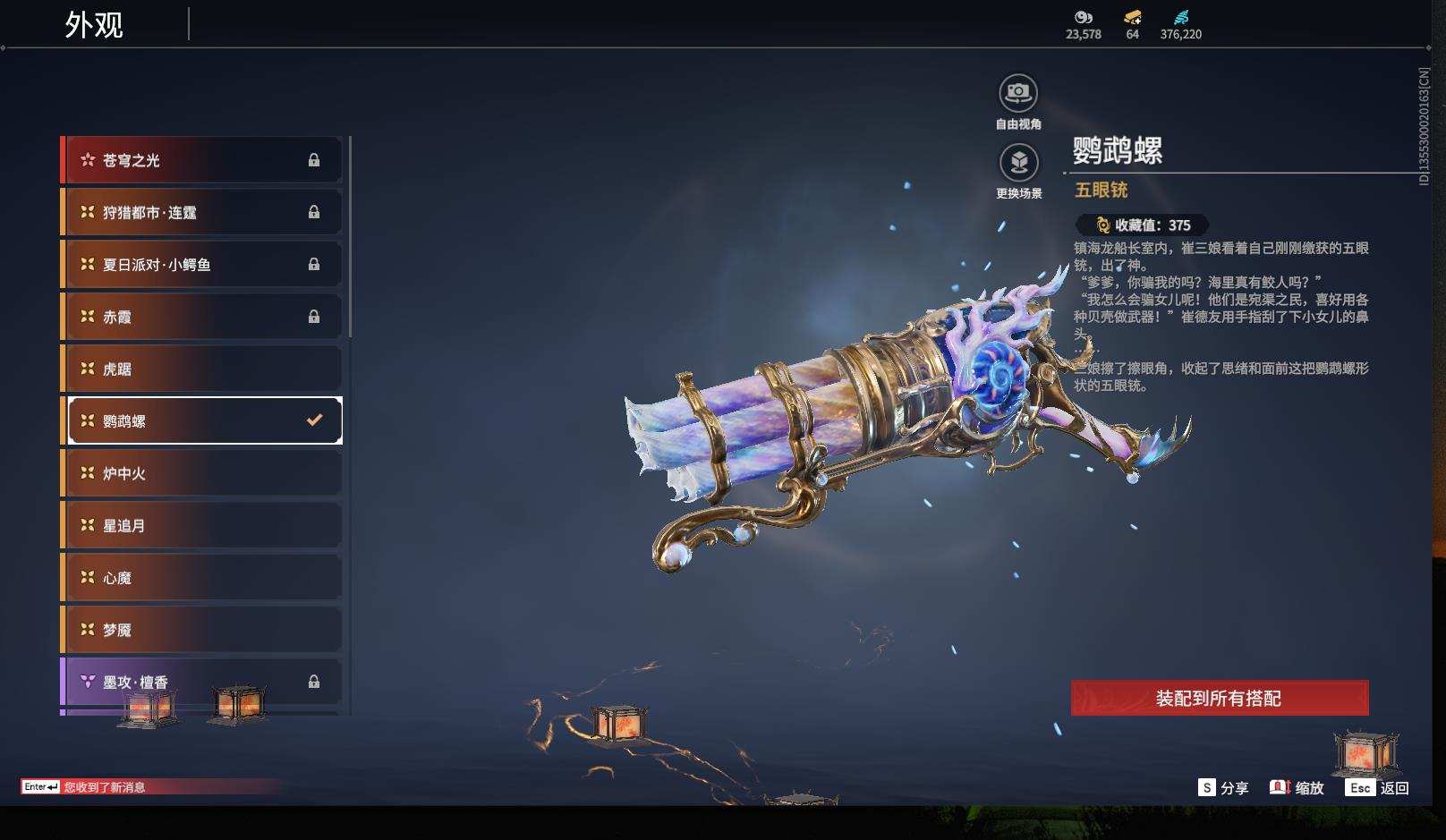This screenshot has height=840, width=1446.
Task: Click the 返回 back button
Action: [1378, 787]
